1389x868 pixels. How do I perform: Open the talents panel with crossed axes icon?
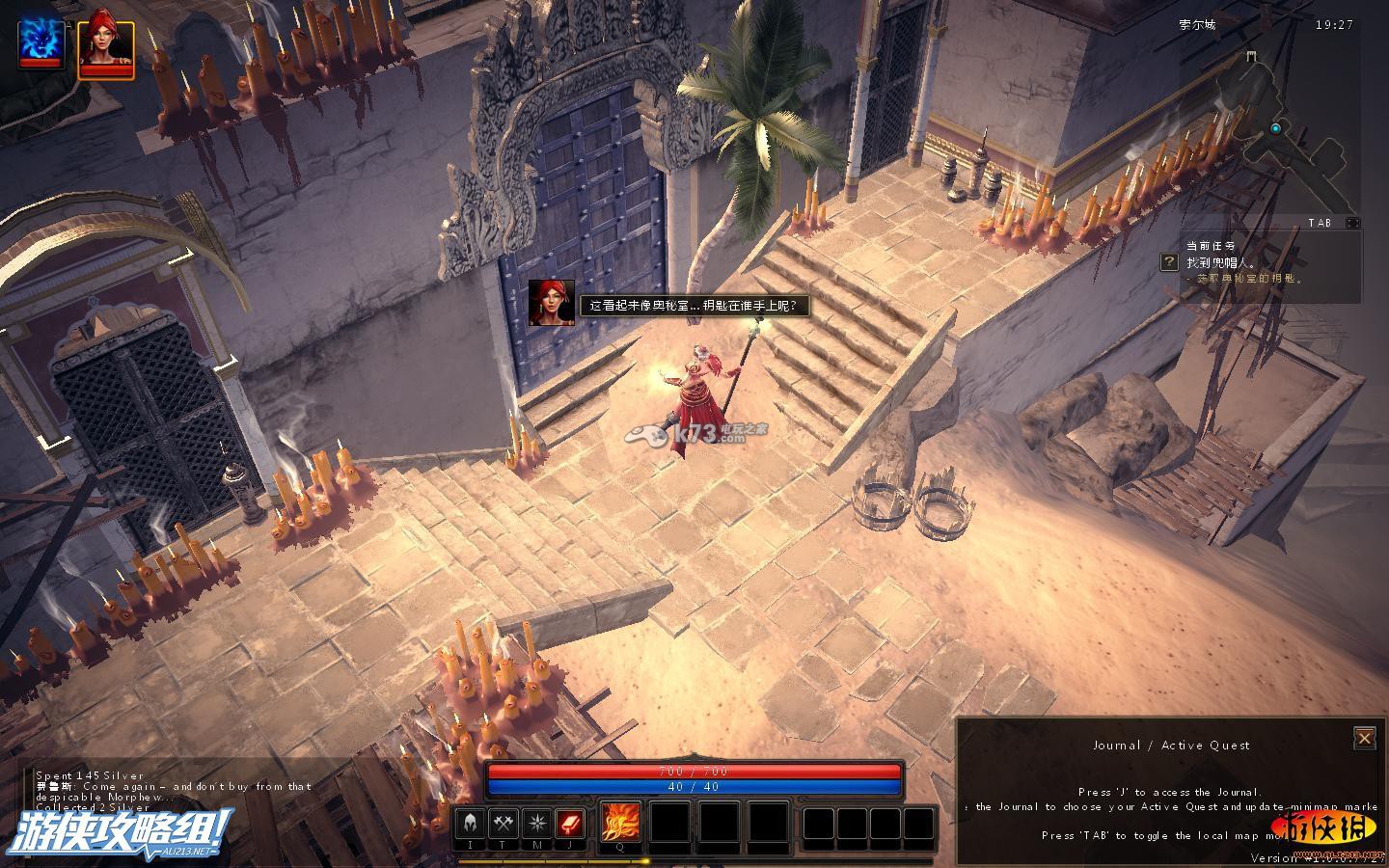(504, 824)
